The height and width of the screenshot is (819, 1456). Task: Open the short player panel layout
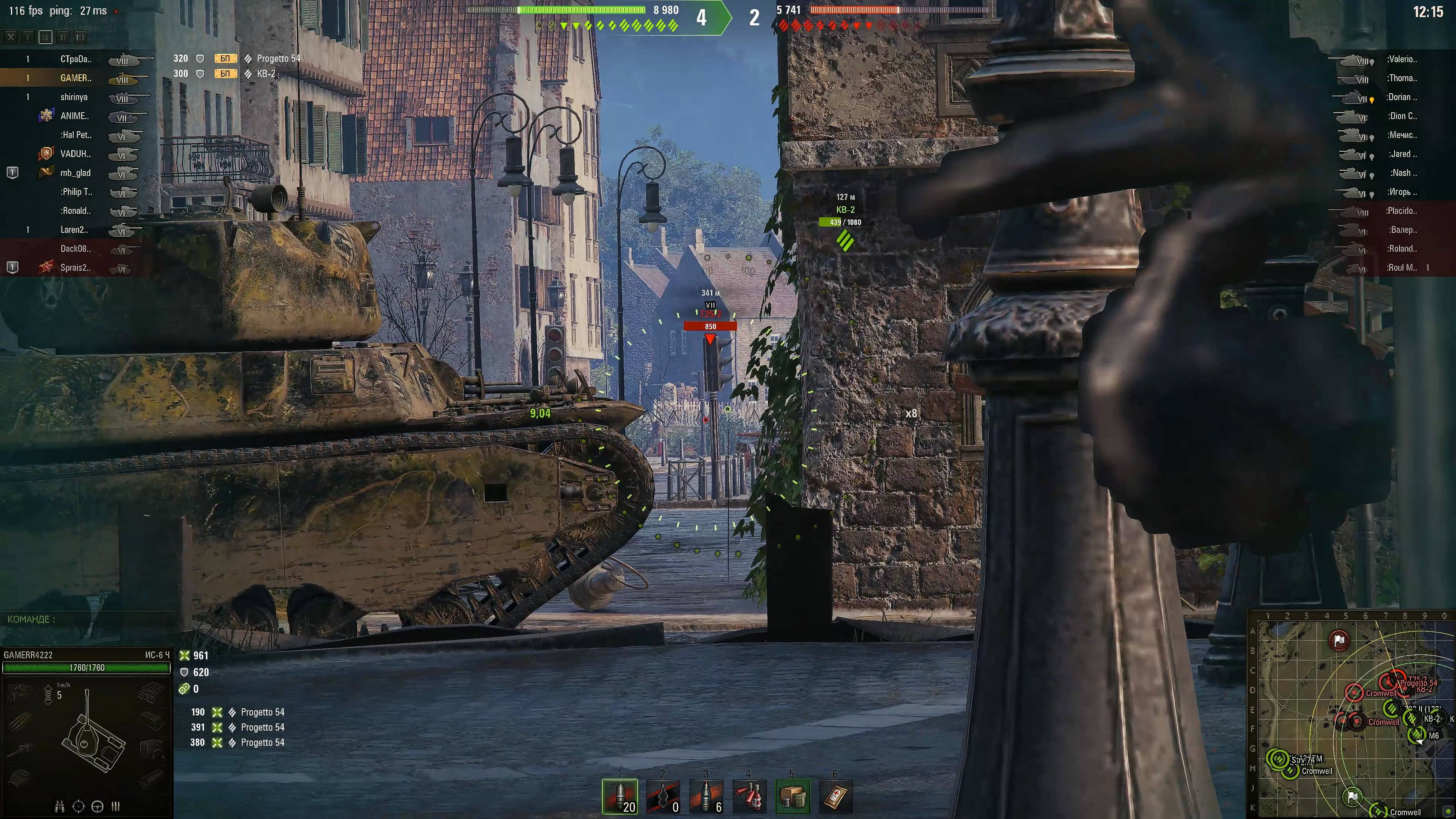[x=45, y=37]
